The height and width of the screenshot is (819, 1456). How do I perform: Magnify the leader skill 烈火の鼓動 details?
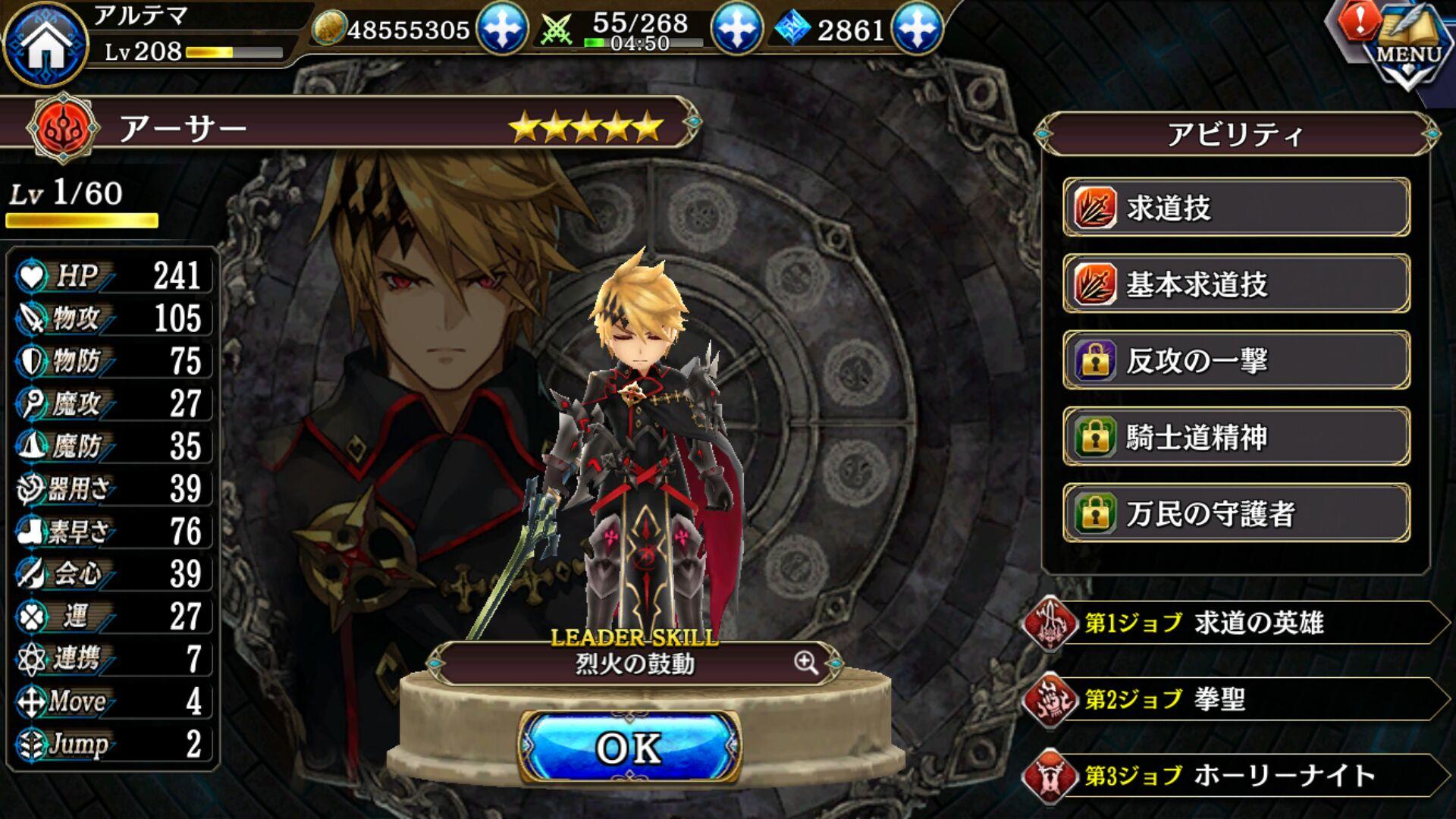click(x=806, y=663)
